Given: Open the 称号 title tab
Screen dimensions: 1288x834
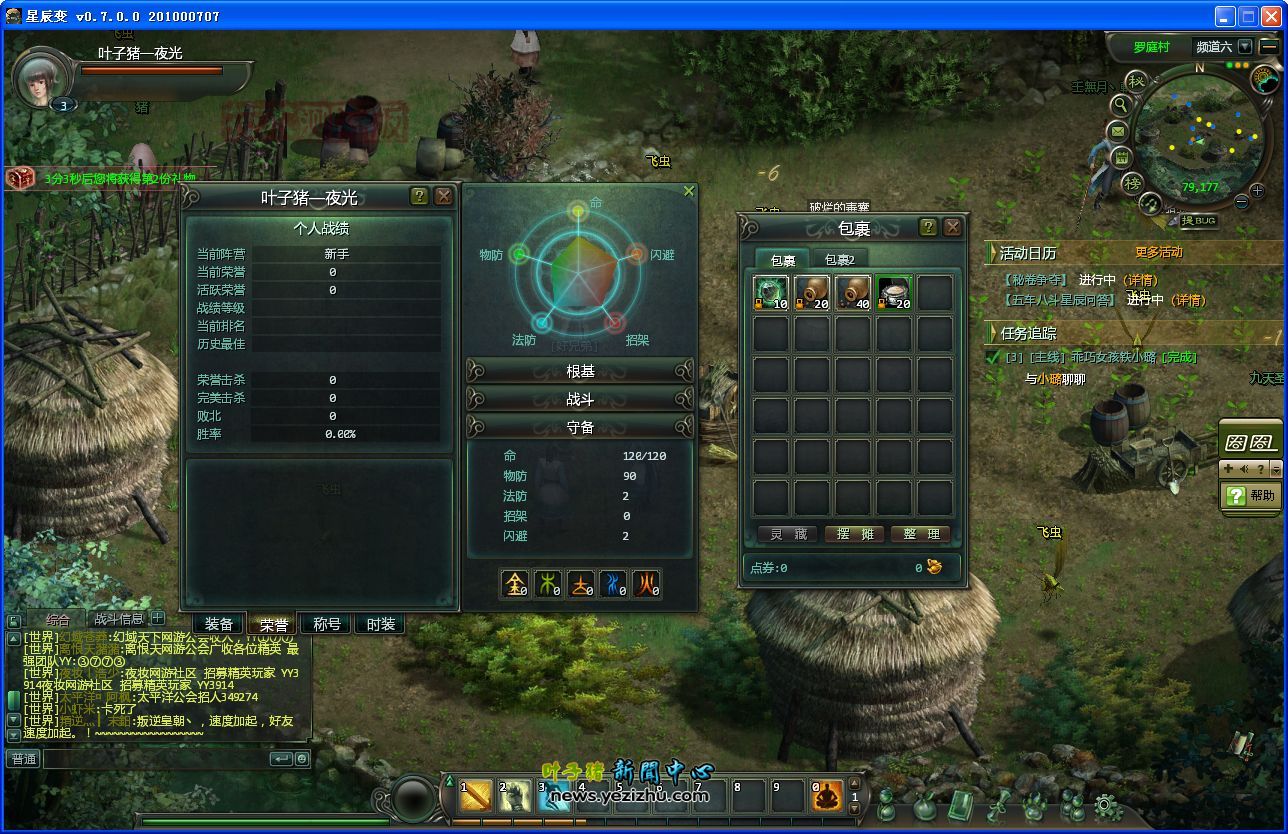Looking at the screenshot, I should coord(327,624).
